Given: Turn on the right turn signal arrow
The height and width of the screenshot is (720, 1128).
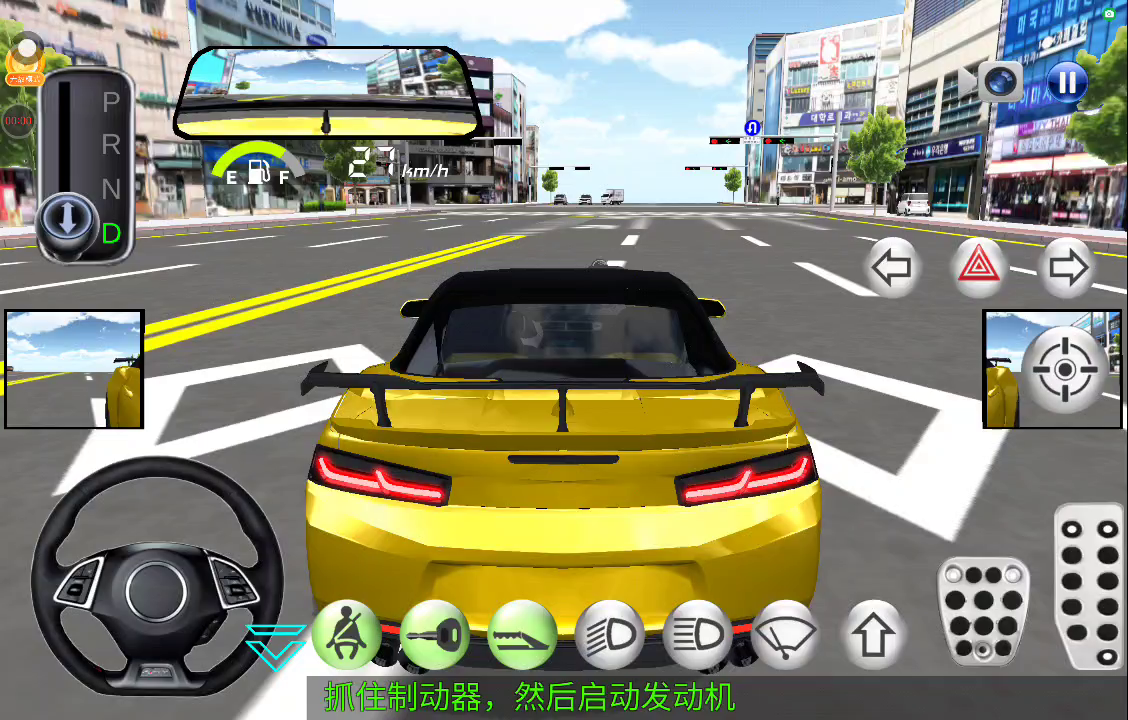Looking at the screenshot, I should click(x=1067, y=267).
